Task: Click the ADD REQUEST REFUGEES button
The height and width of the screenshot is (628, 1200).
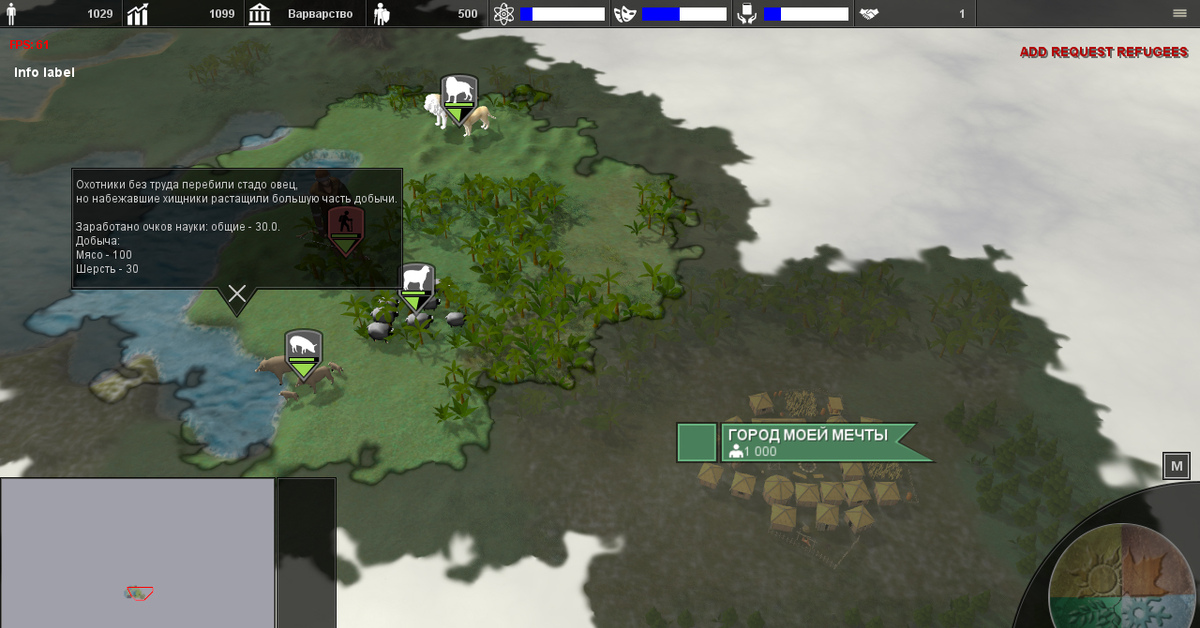Action: [1103, 52]
